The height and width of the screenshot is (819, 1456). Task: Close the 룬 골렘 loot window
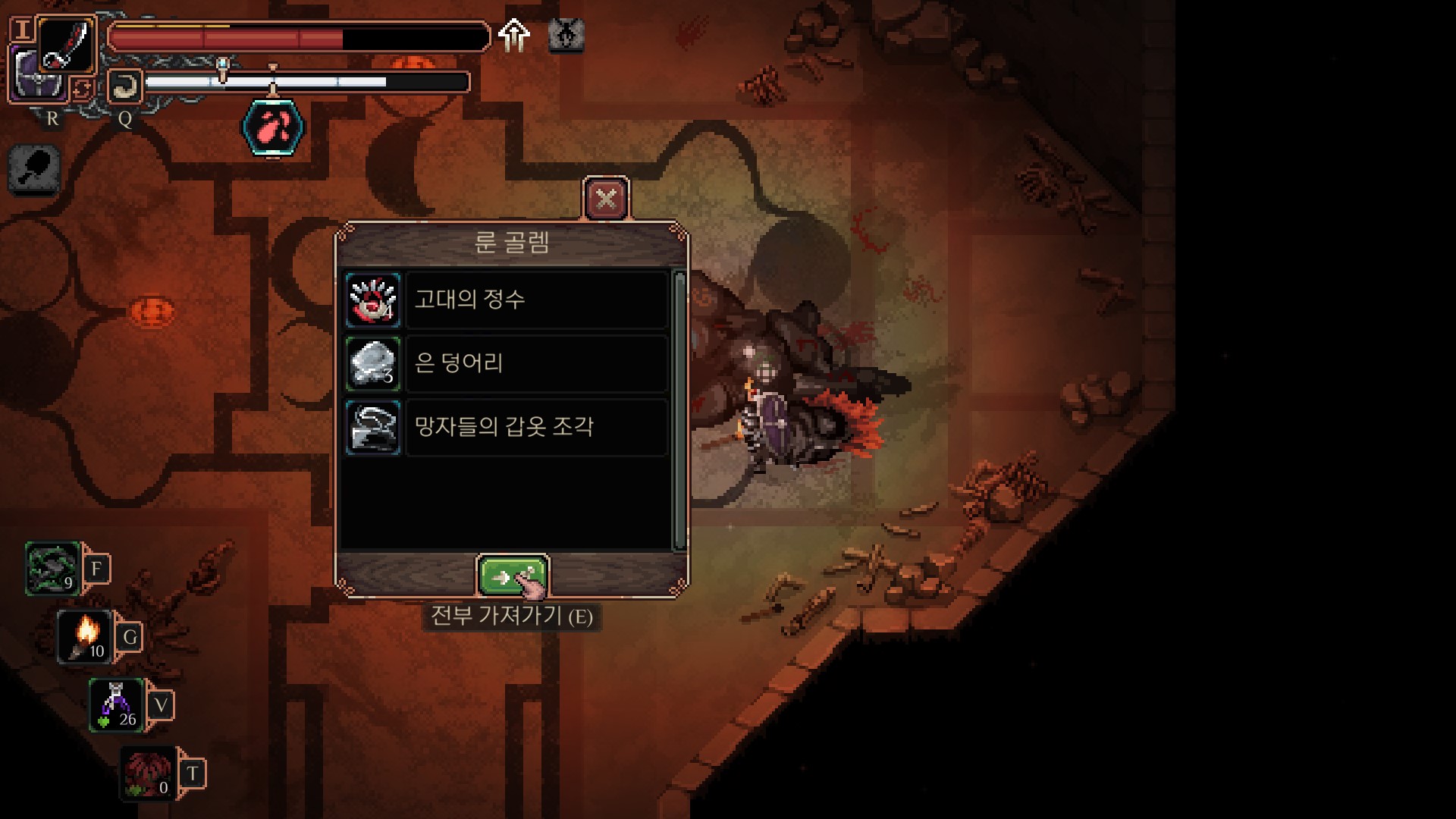pos(606,199)
